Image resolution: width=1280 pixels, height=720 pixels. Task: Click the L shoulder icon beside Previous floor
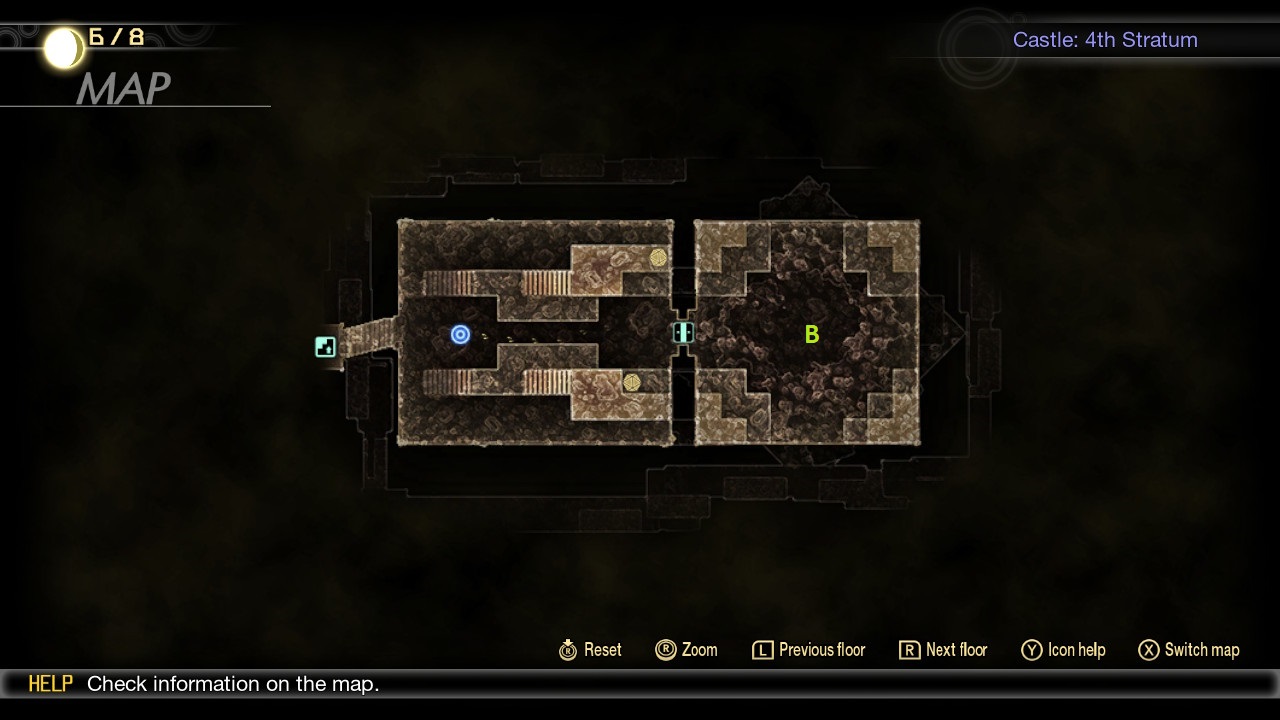coord(761,650)
